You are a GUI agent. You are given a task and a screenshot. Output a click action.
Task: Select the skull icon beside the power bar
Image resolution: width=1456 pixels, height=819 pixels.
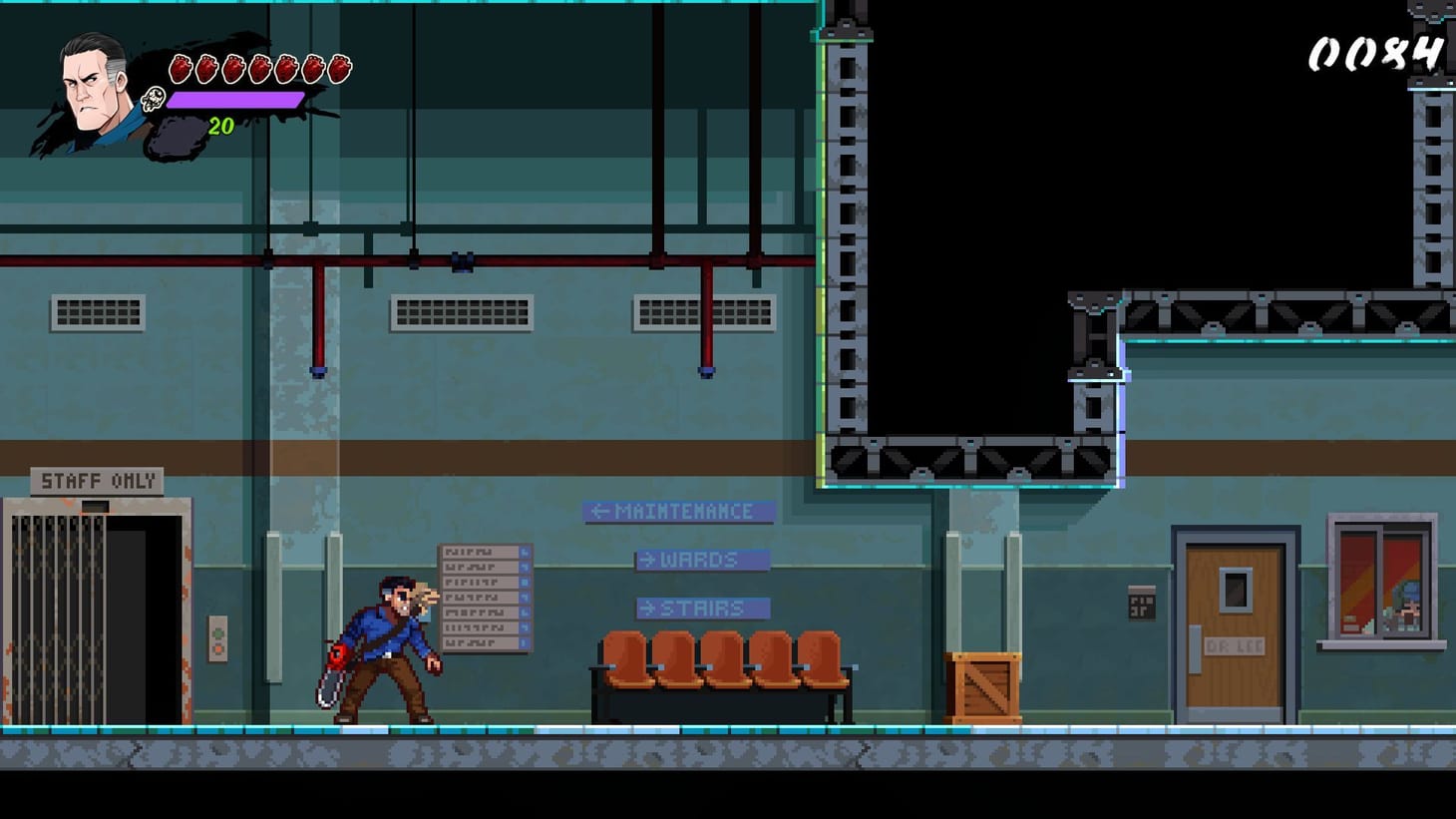coord(152,99)
